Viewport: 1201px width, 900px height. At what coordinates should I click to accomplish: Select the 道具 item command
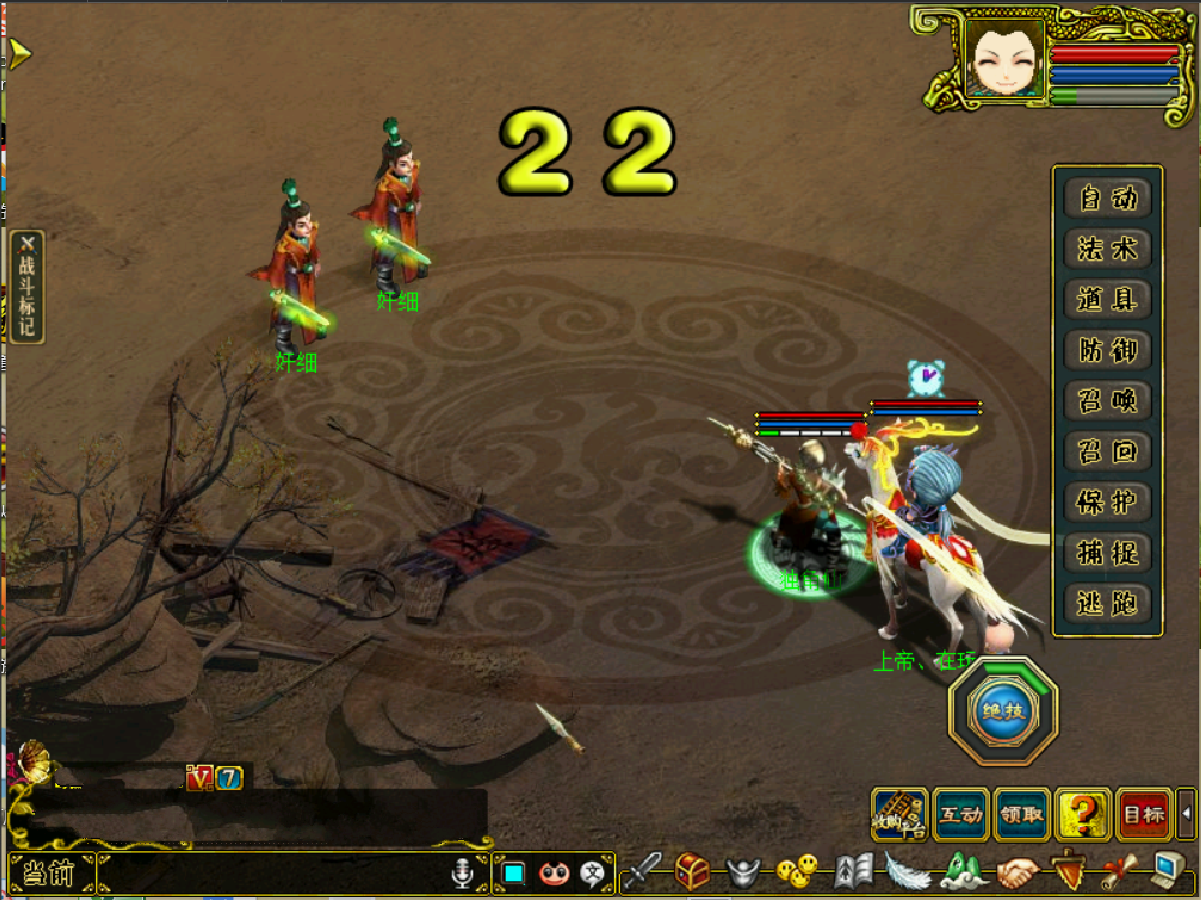[1108, 299]
